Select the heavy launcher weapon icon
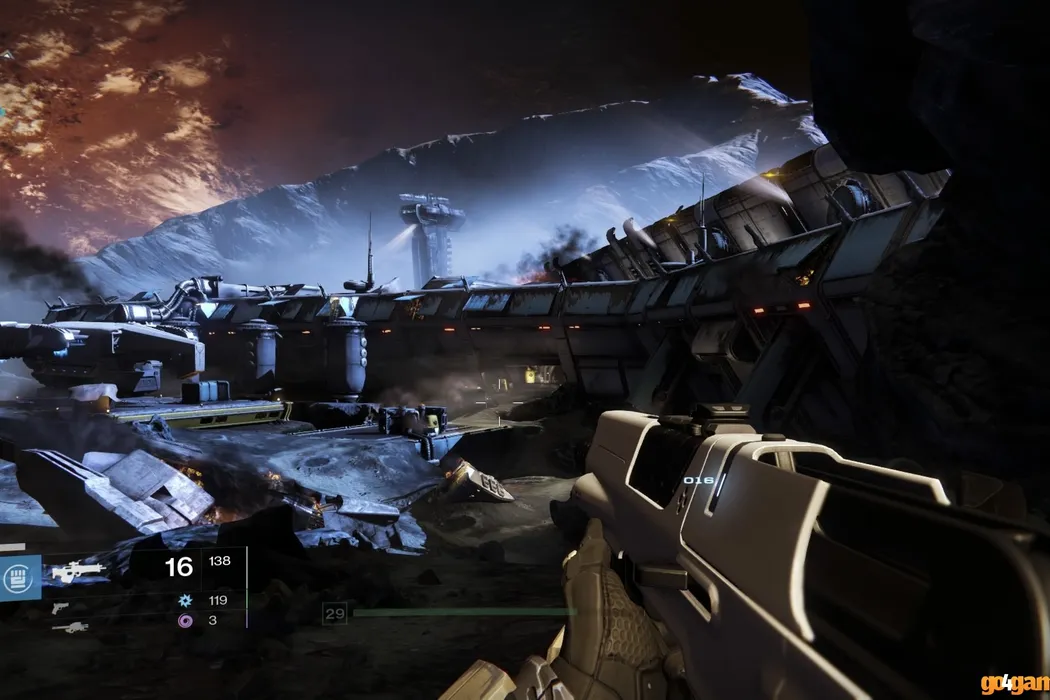The image size is (1050, 700). [69, 627]
